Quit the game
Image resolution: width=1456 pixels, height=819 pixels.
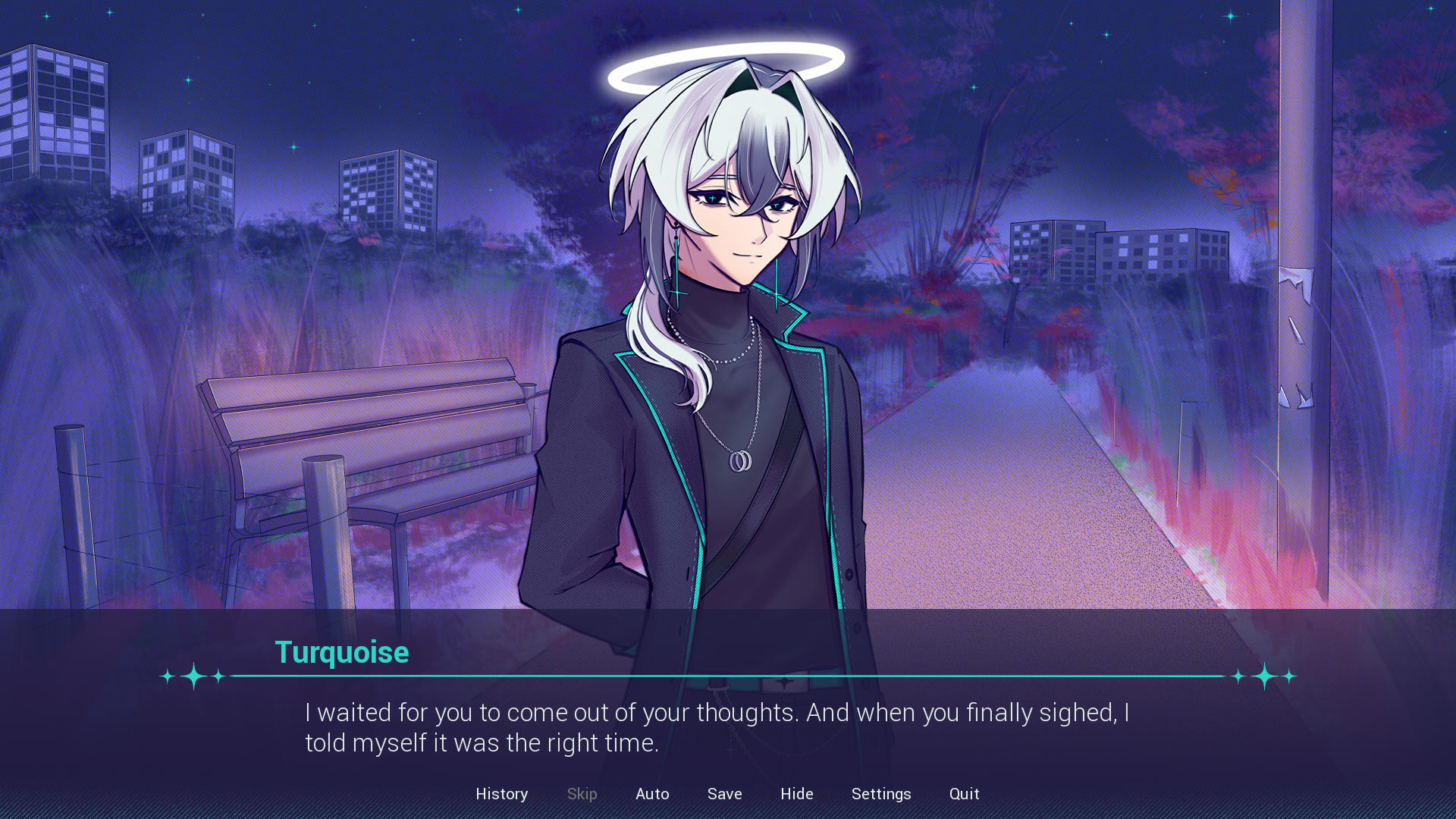(964, 793)
